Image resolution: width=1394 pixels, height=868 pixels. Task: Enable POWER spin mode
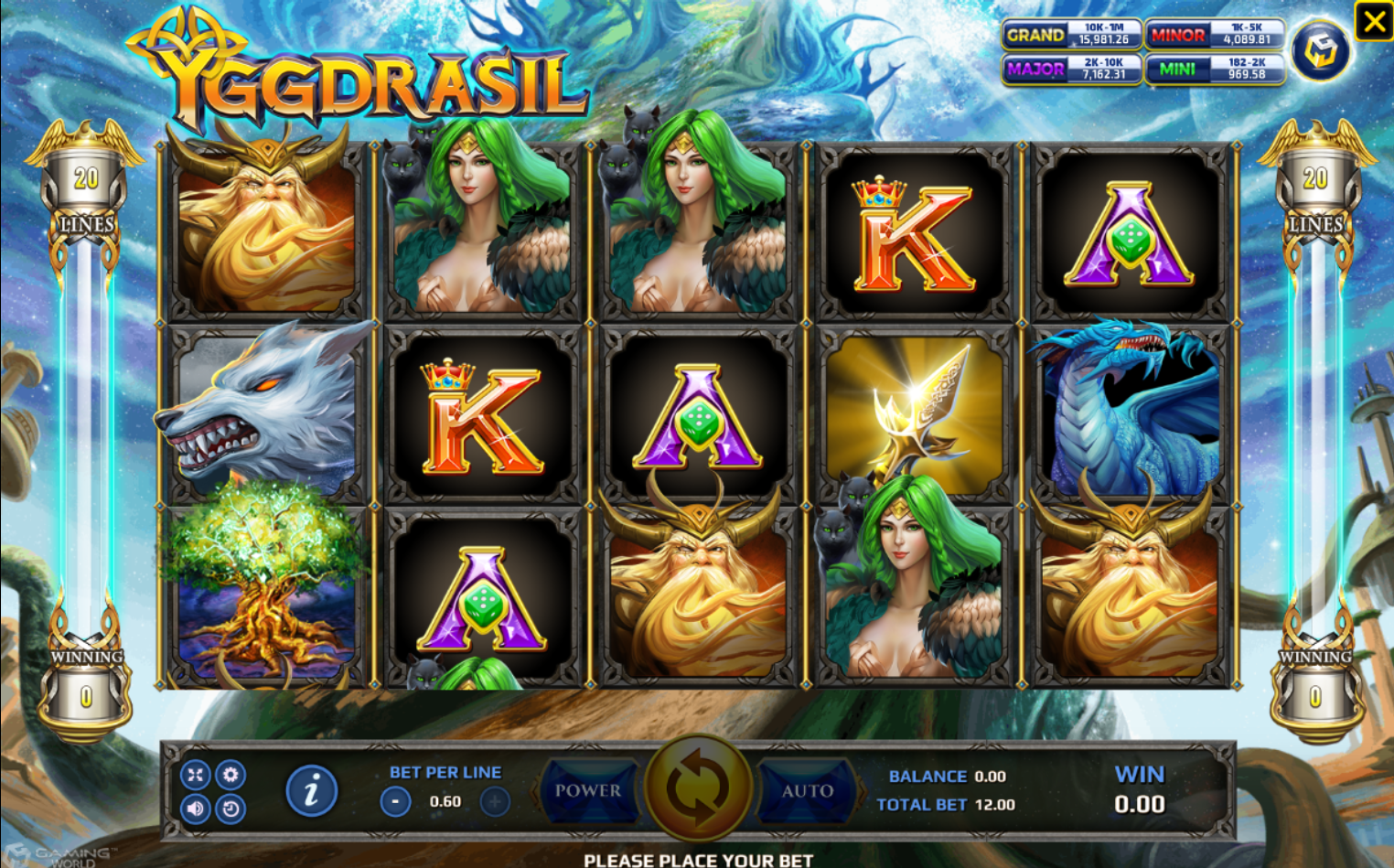(588, 791)
